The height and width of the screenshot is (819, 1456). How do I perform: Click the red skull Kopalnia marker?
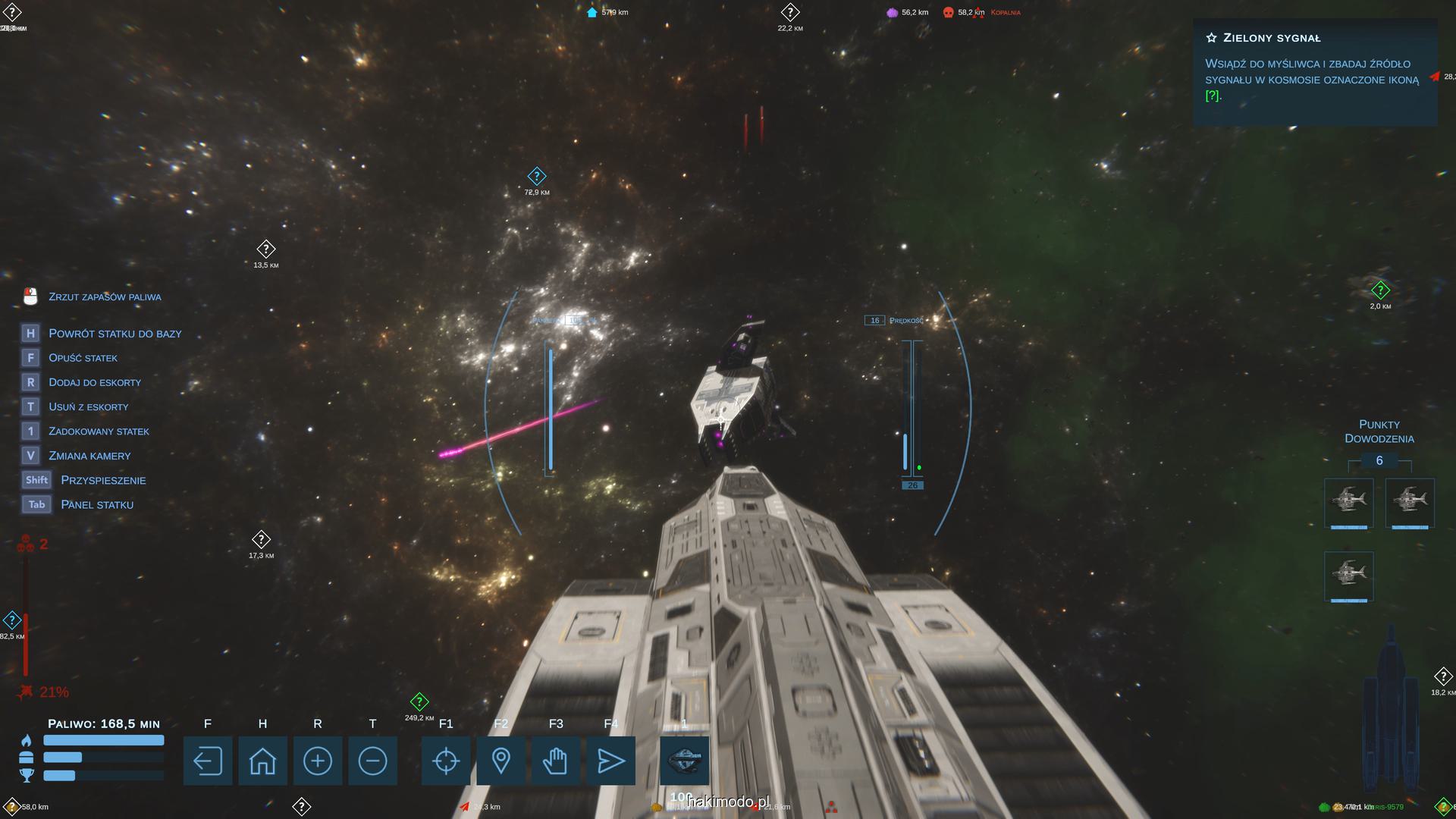[x=948, y=12]
